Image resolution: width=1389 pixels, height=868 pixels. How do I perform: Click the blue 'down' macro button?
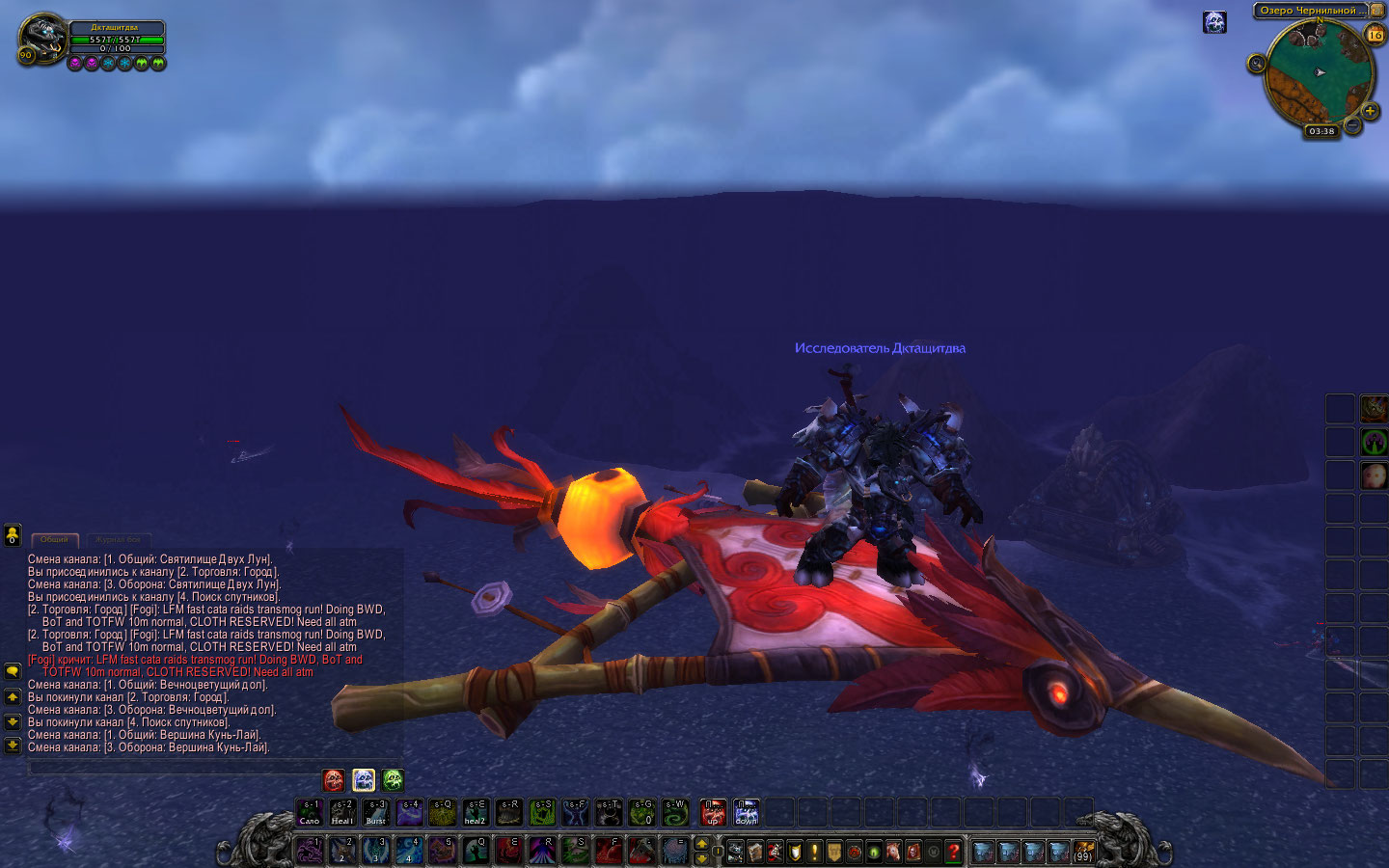click(747, 812)
